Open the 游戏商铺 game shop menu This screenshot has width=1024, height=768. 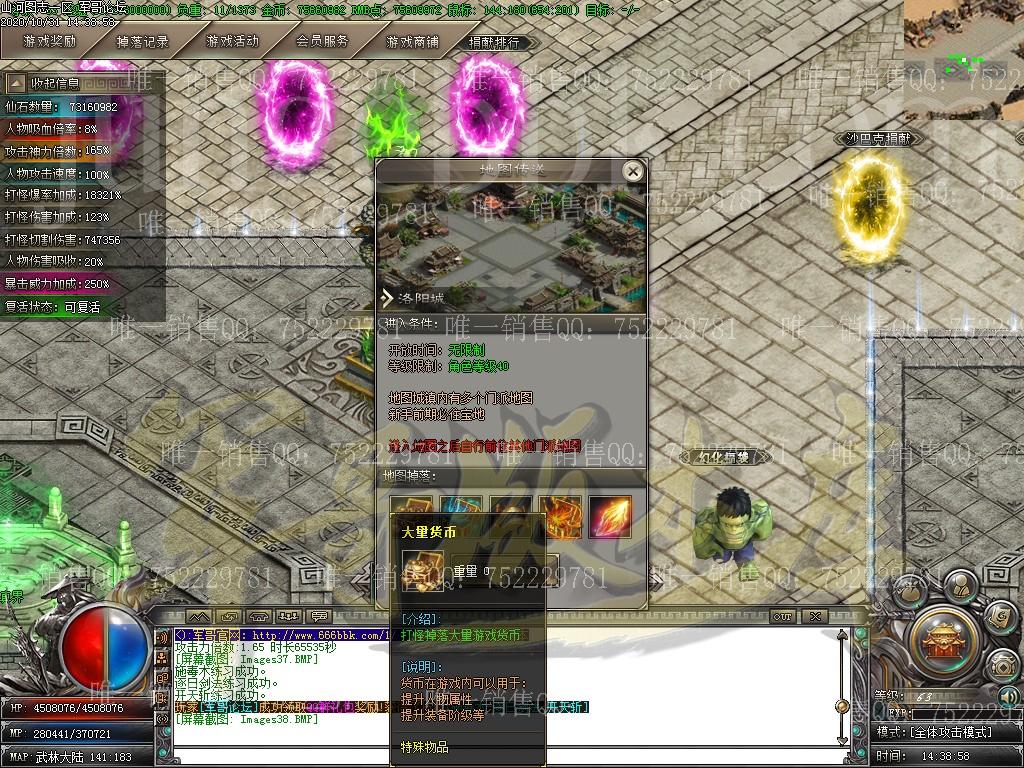(x=412, y=42)
